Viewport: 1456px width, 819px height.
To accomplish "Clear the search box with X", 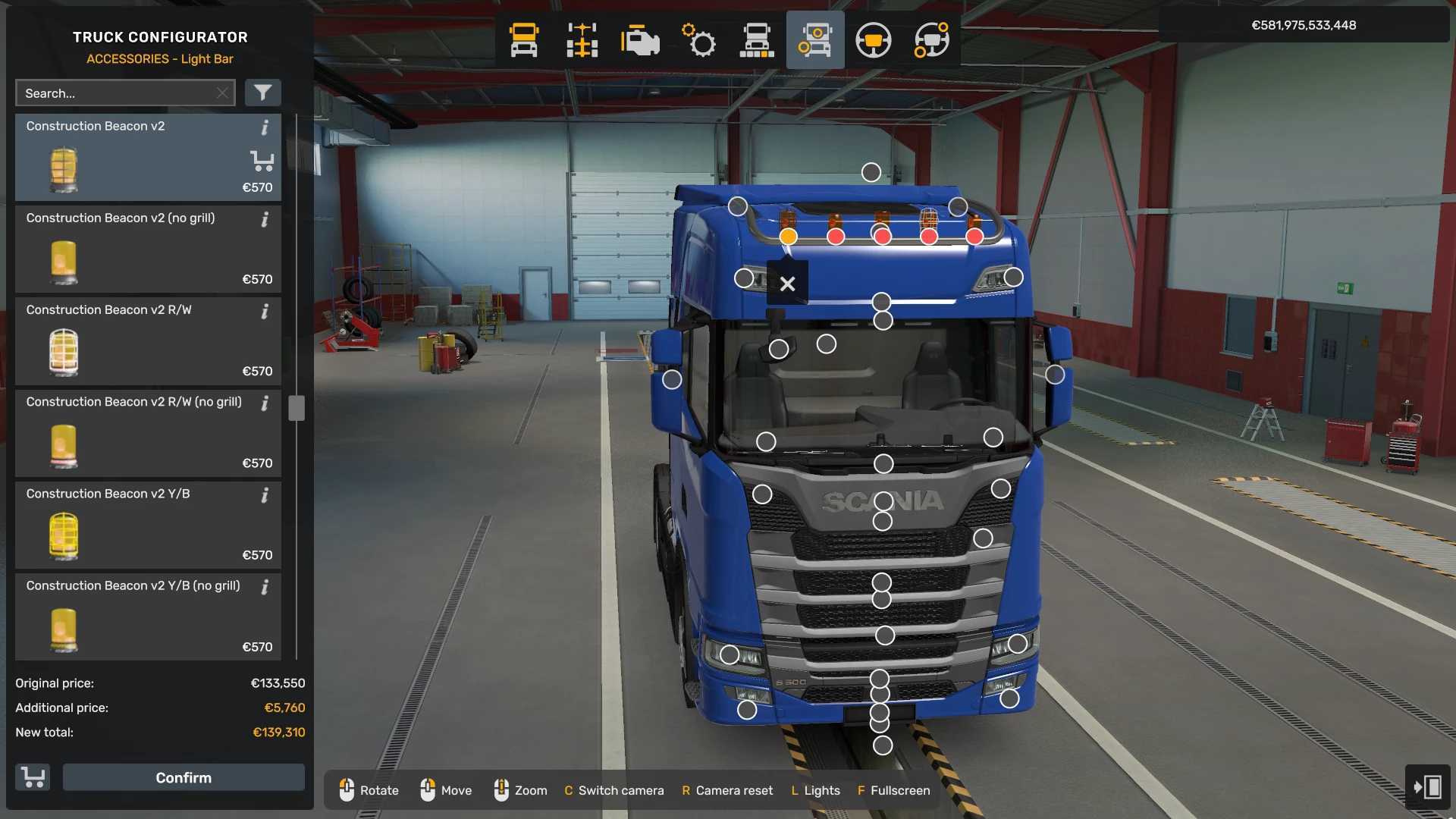I will [x=222, y=93].
